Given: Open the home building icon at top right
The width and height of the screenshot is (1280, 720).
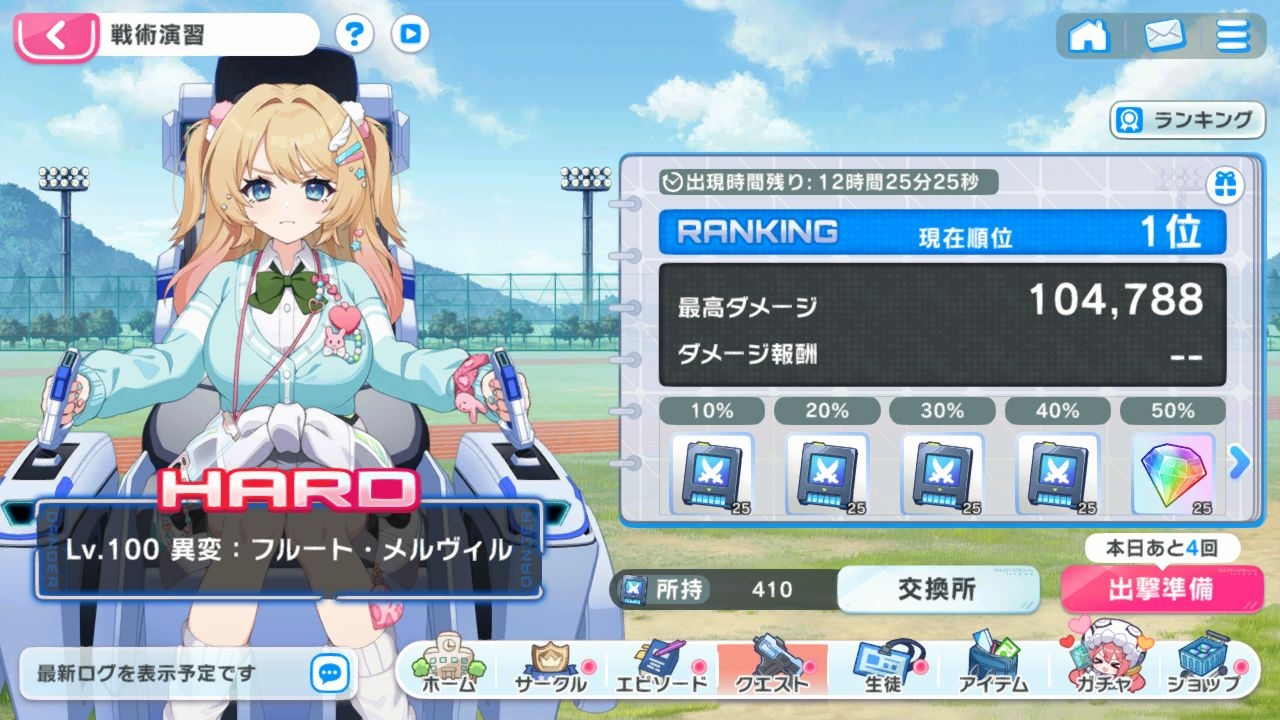Looking at the screenshot, I should [x=1090, y=36].
